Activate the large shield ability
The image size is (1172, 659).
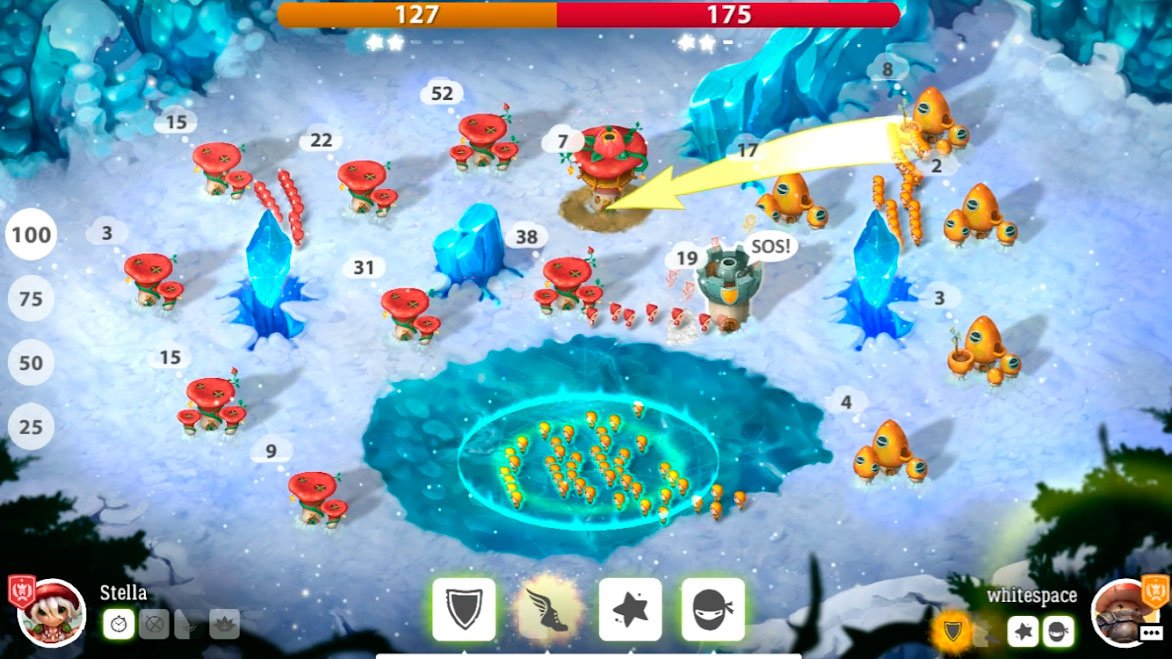[x=464, y=609]
